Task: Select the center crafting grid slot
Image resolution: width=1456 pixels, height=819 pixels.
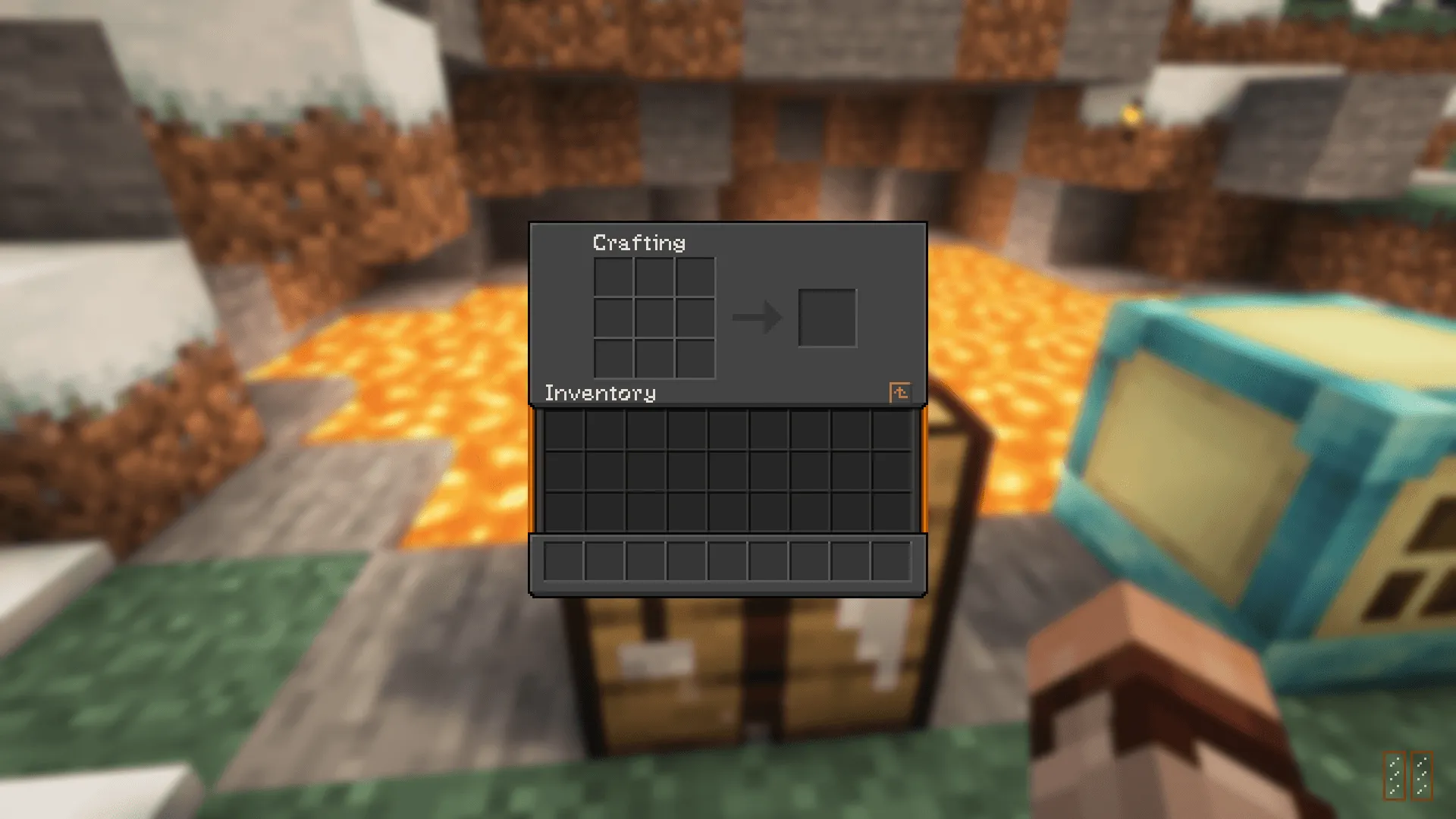Action: (654, 316)
